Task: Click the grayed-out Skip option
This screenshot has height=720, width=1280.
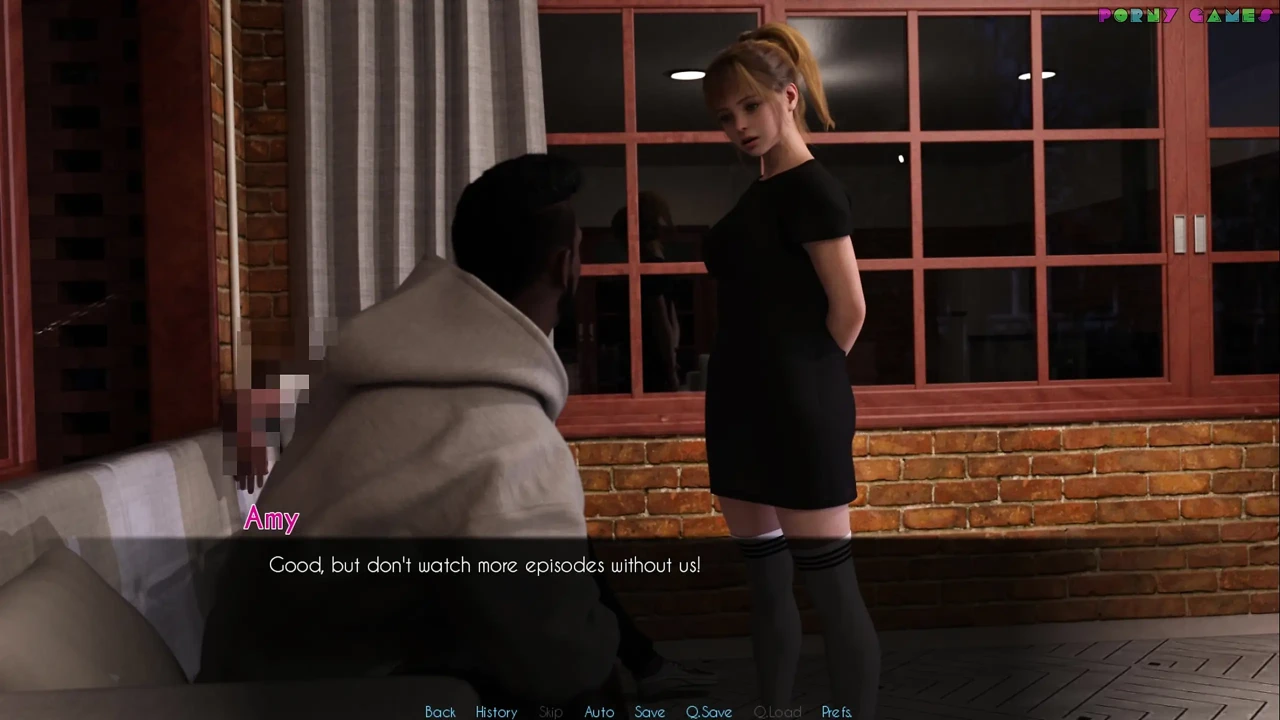Action: click(x=550, y=711)
